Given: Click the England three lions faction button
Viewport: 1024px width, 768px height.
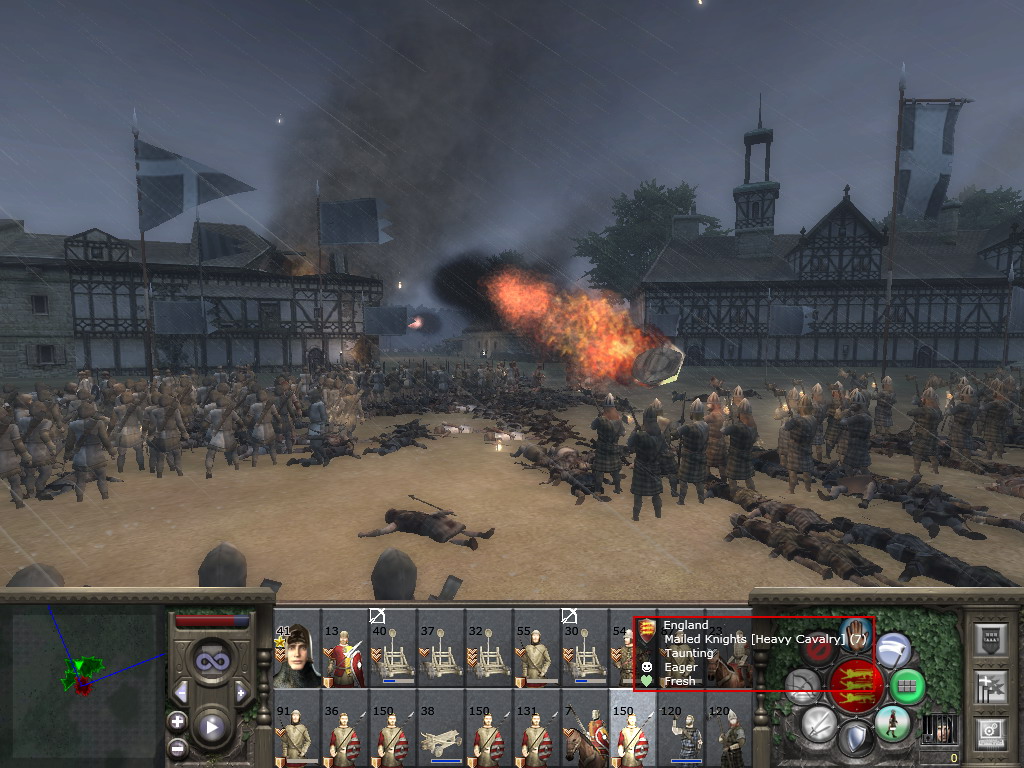Looking at the screenshot, I should [x=856, y=685].
